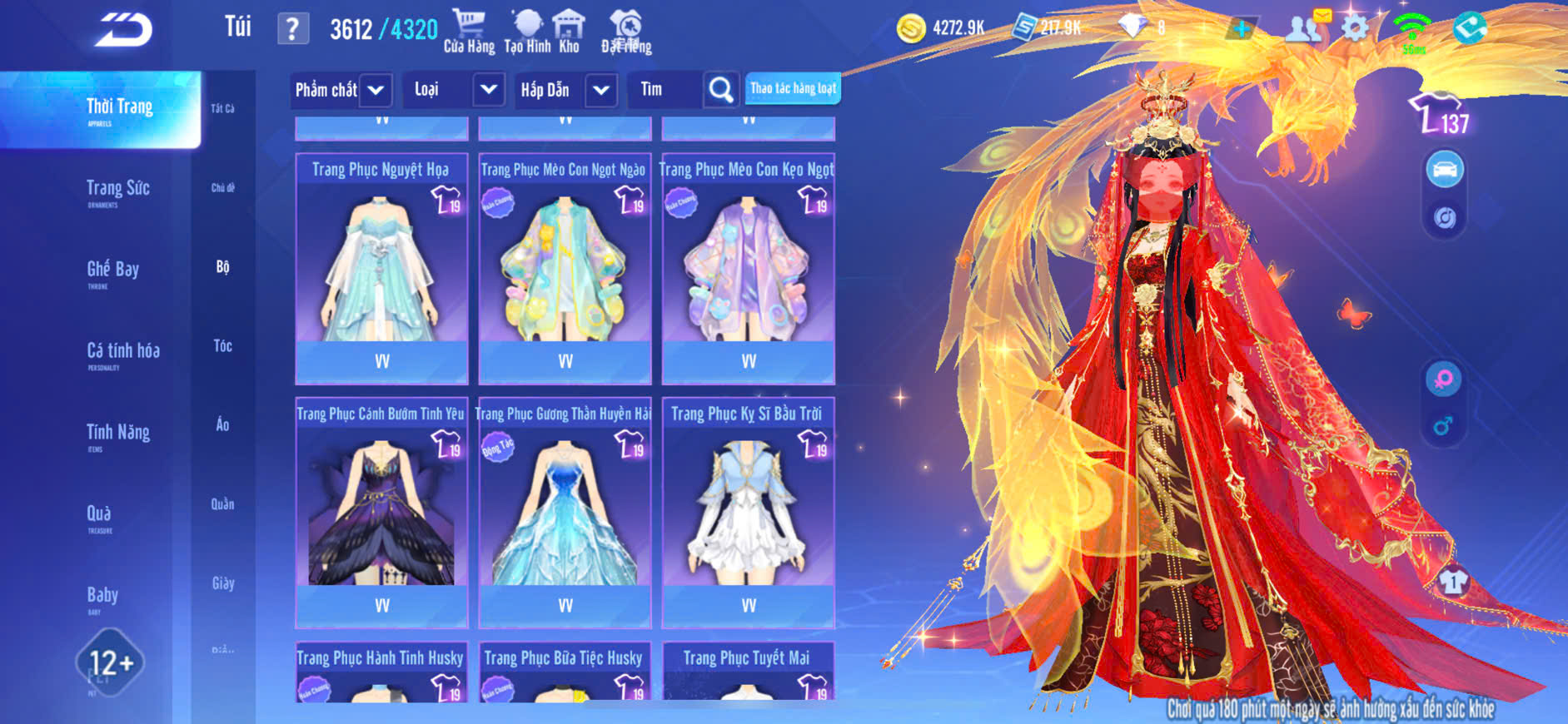Go back using the top-left arrow

point(123,31)
